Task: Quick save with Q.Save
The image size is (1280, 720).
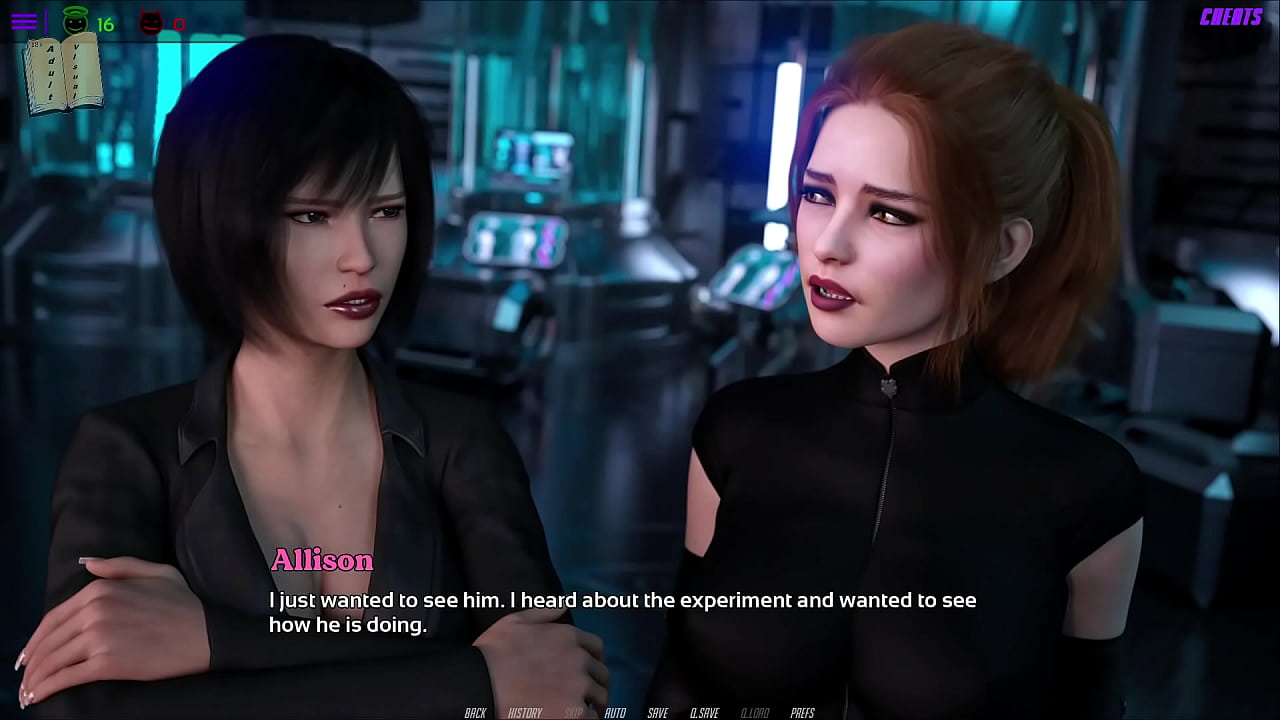Action: [704, 713]
